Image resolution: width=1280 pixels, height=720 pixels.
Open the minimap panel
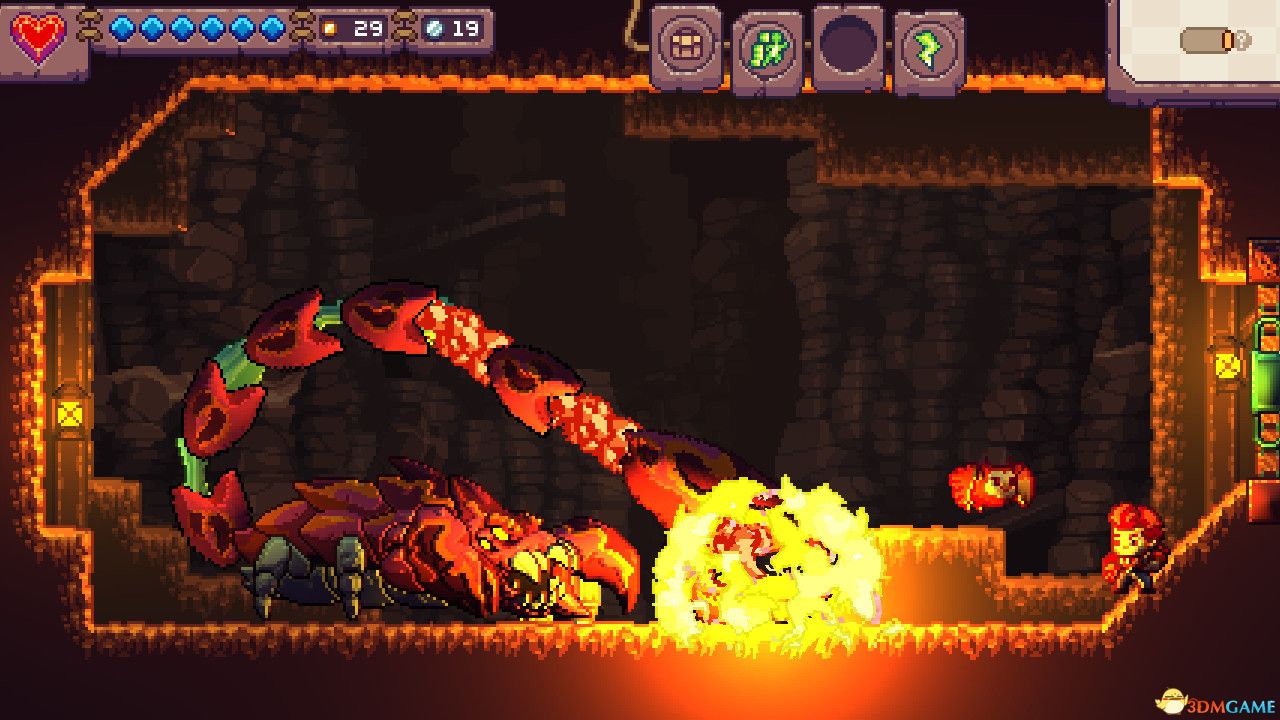[1194, 44]
